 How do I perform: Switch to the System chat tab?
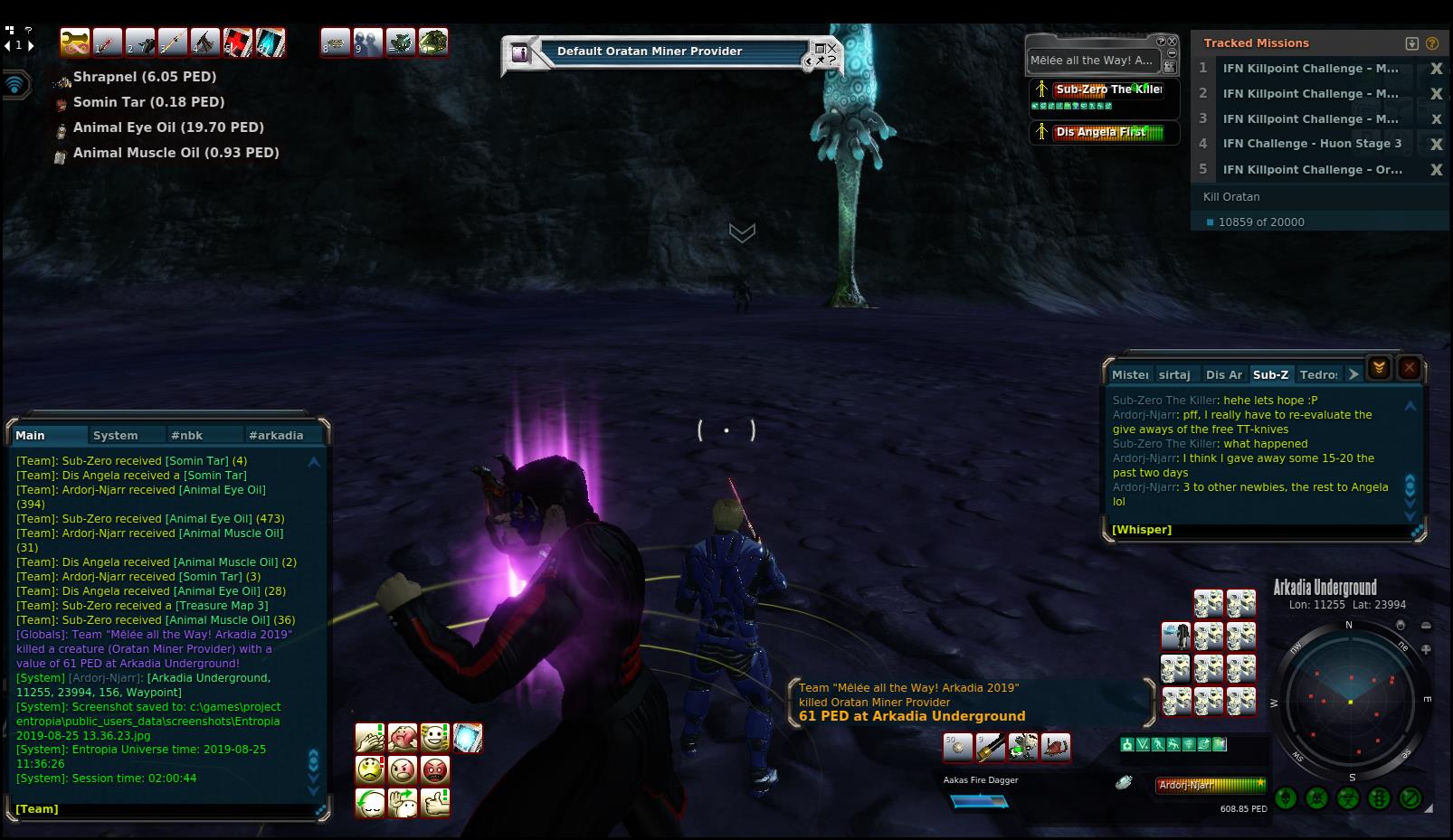tap(115, 435)
